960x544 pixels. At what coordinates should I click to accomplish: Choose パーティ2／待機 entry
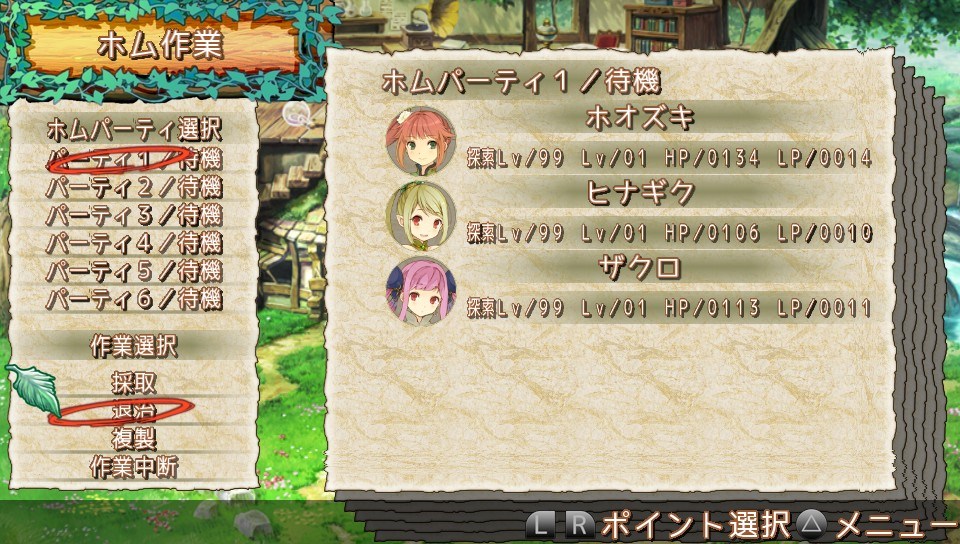[x=134, y=187]
